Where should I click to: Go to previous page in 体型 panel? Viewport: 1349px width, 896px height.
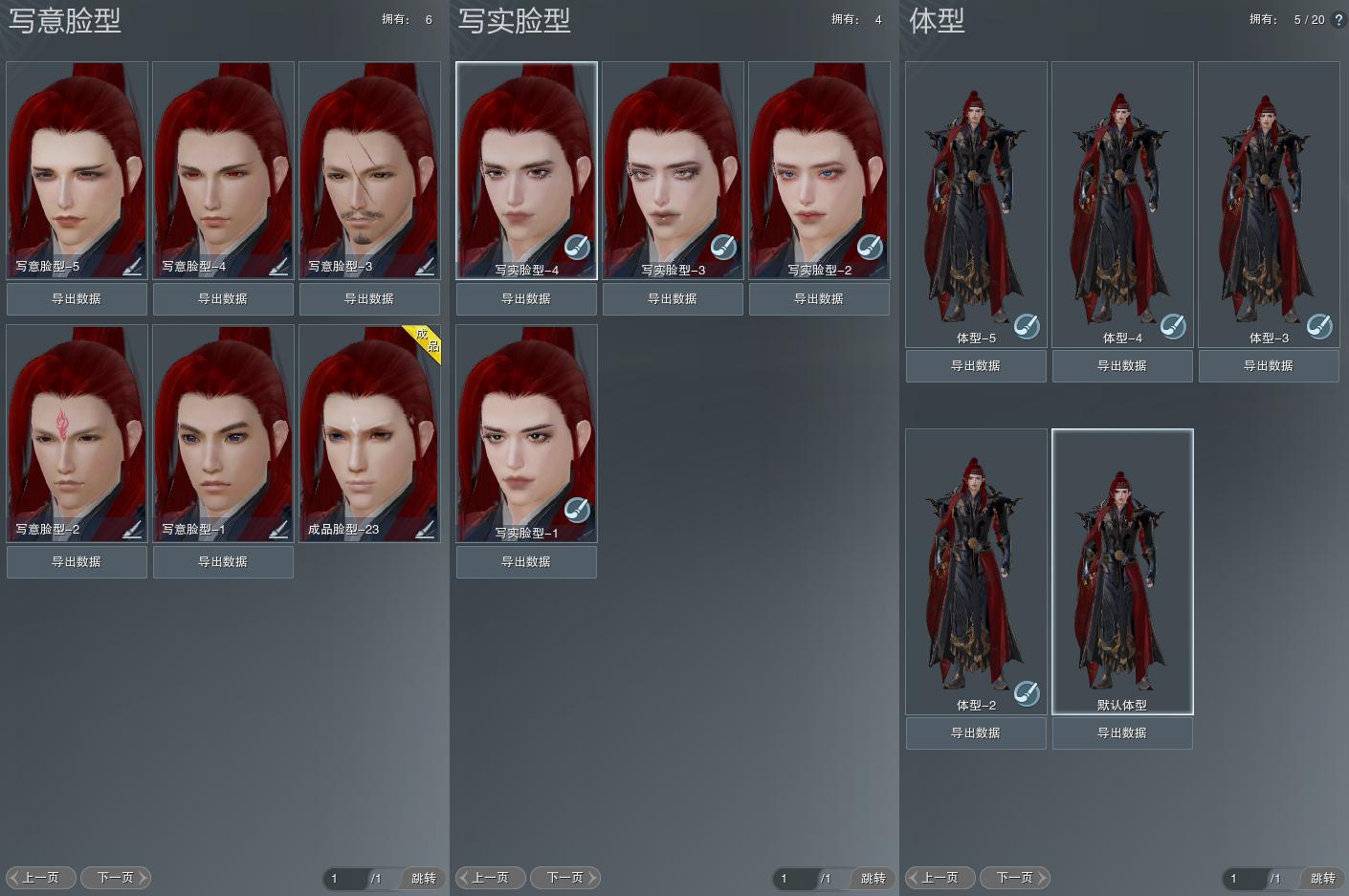click(940, 878)
